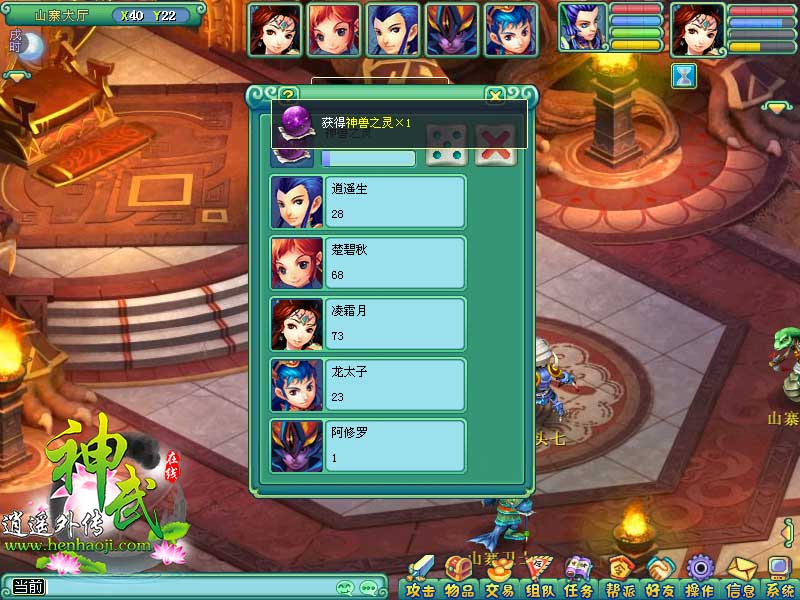Open the 物品 inventory chest

(459, 580)
